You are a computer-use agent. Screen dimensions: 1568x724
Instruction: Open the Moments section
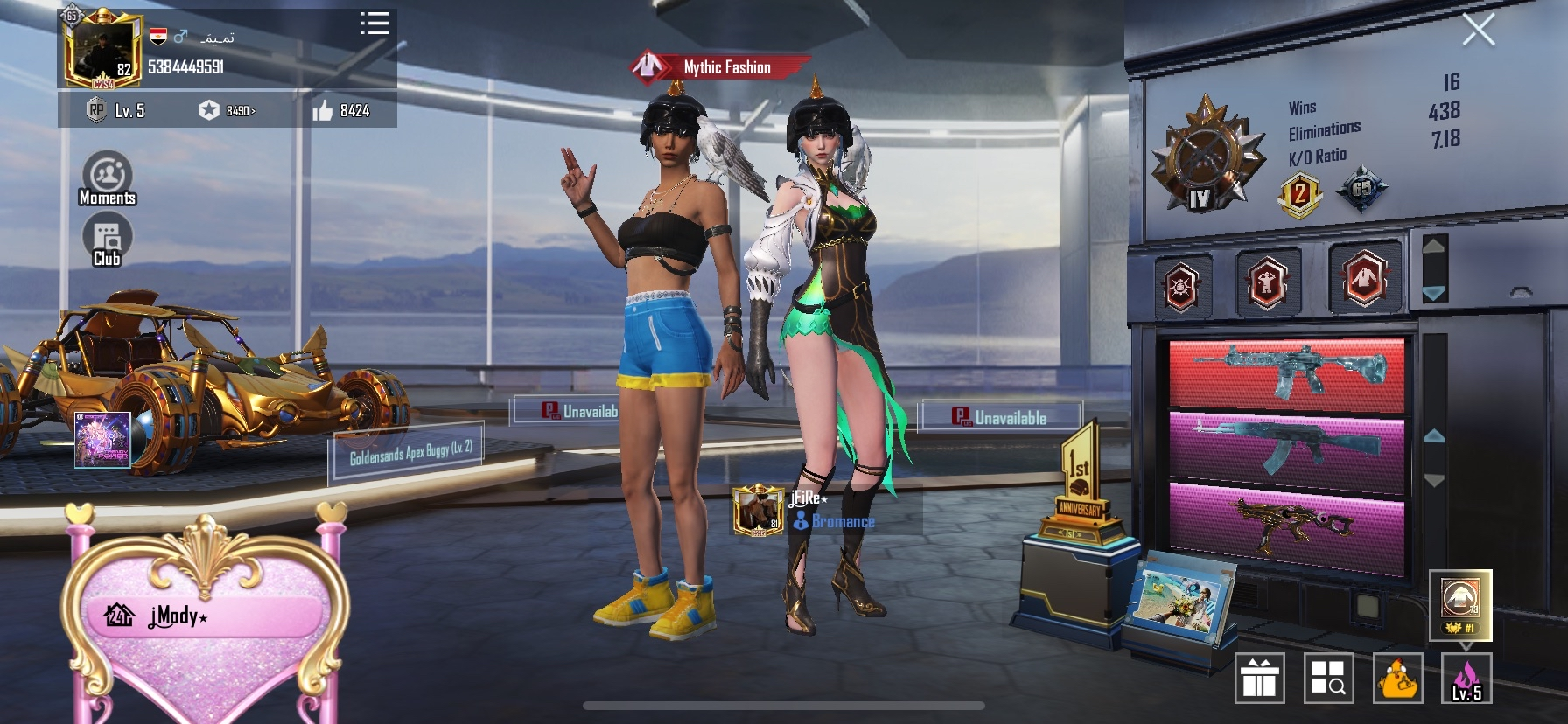coord(108,178)
